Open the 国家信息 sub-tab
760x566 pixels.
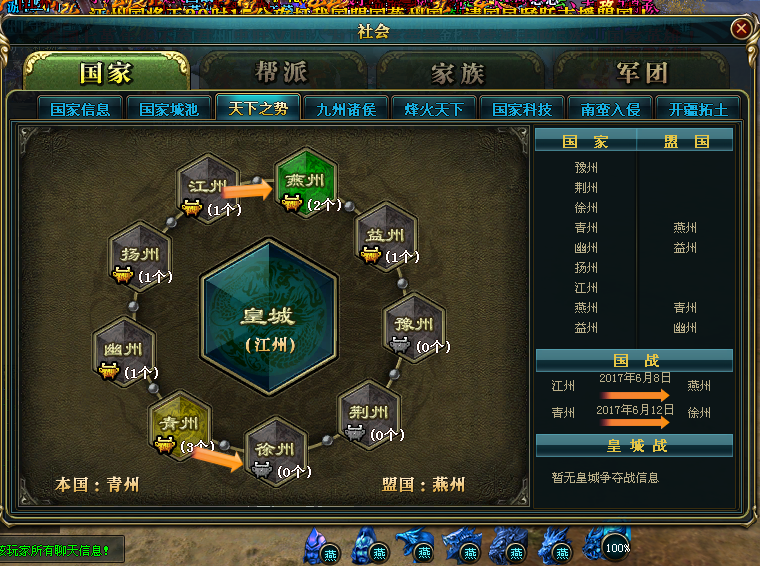click(80, 109)
